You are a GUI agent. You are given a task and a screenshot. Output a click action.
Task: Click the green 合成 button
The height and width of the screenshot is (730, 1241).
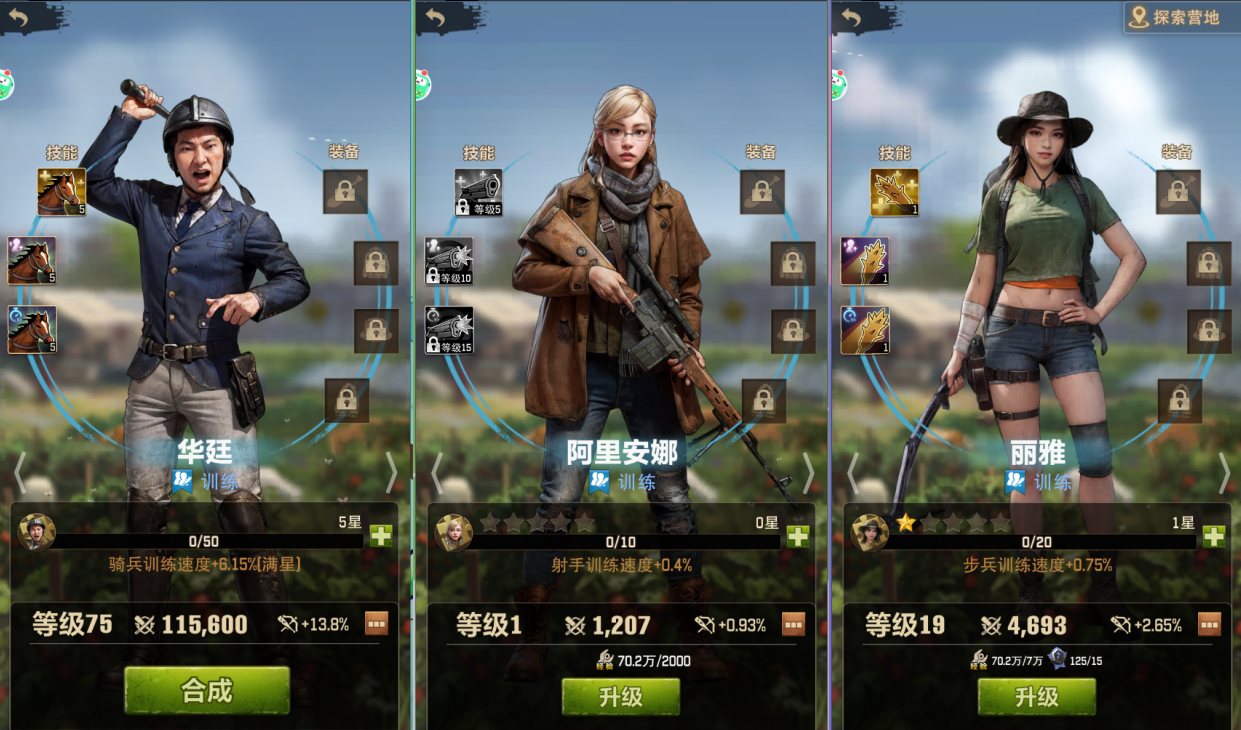(207, 690)
